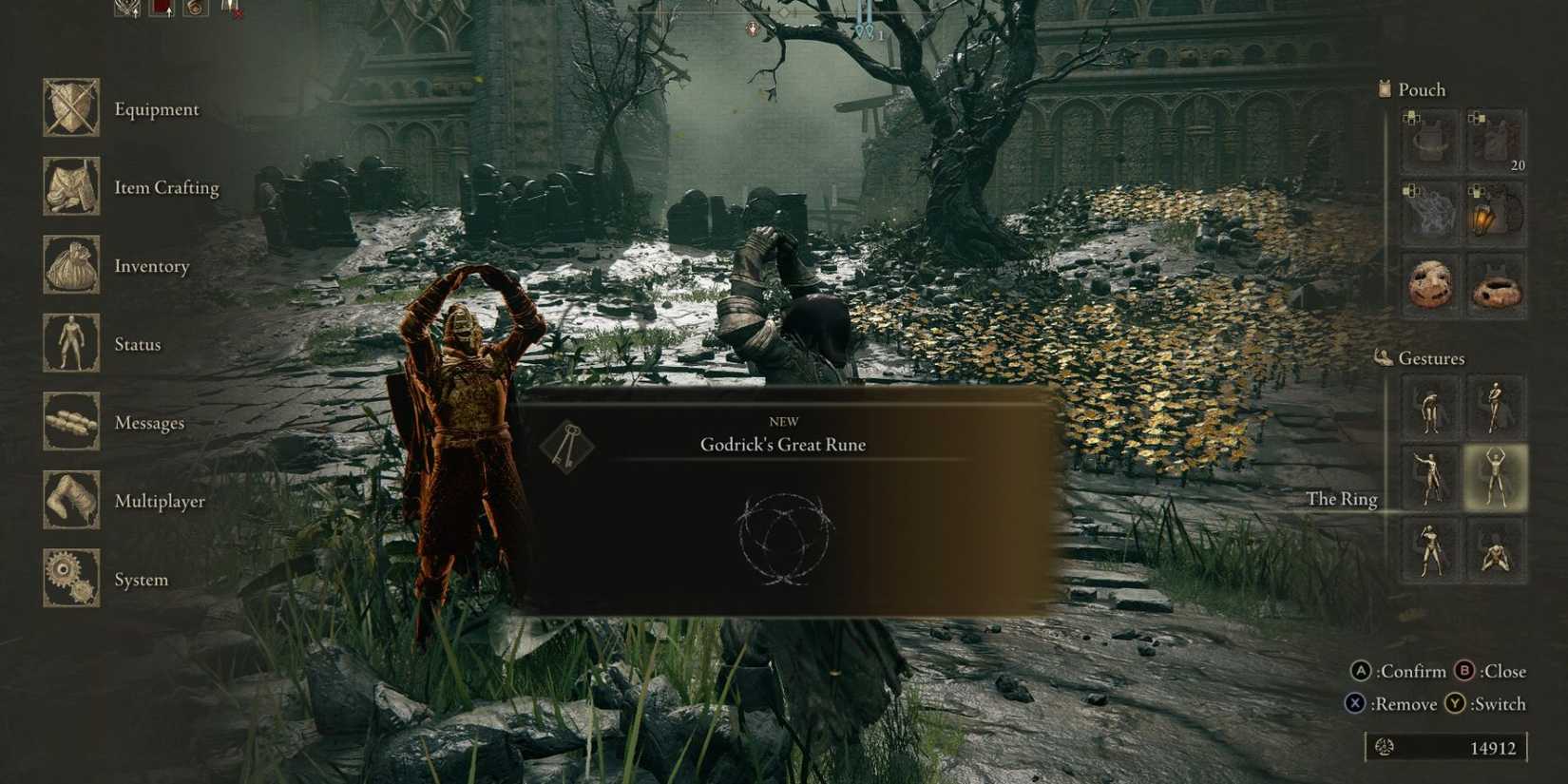Open the Equipment menu icon
The image size is (1568, 784).
point(71,108)
